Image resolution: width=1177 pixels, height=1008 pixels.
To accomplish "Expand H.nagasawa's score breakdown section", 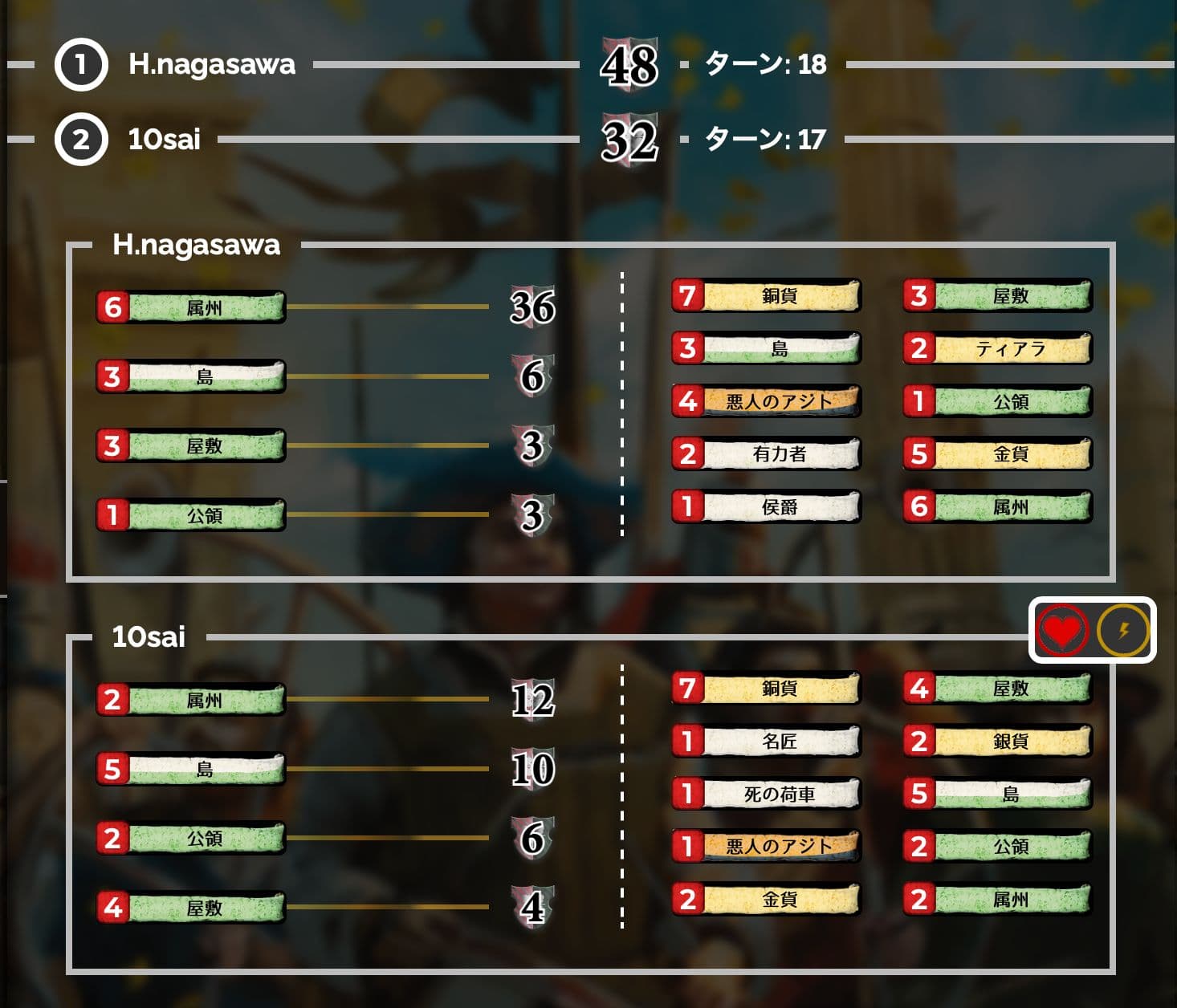I will click(x=195, y=246).
